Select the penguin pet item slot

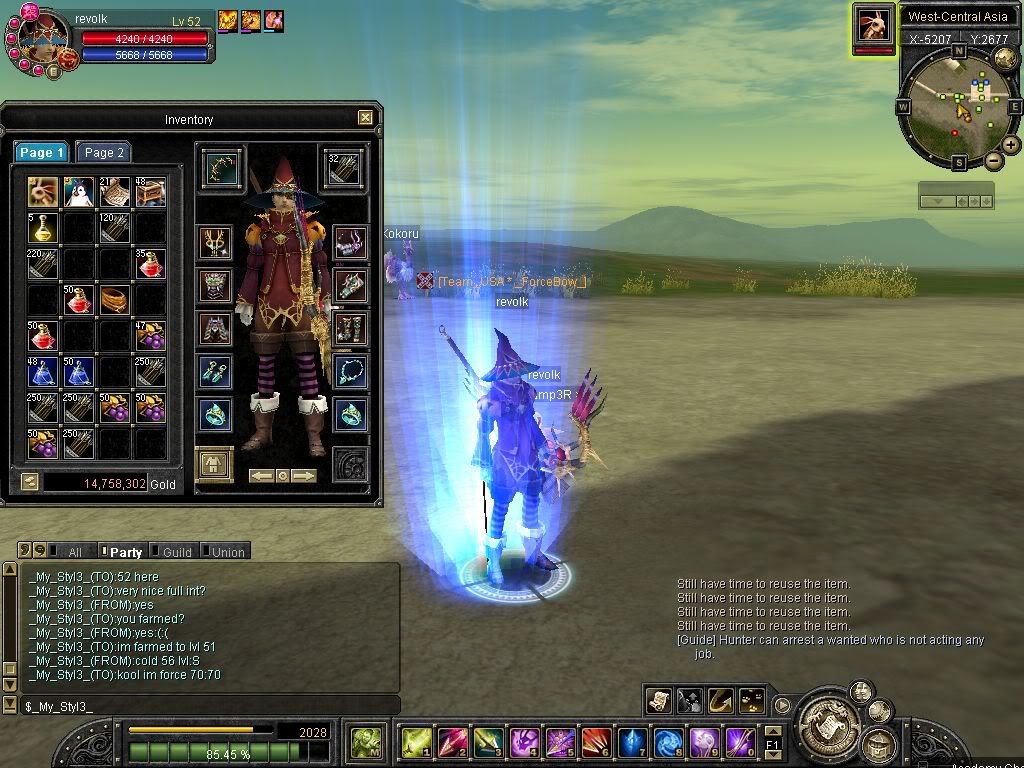78,192
